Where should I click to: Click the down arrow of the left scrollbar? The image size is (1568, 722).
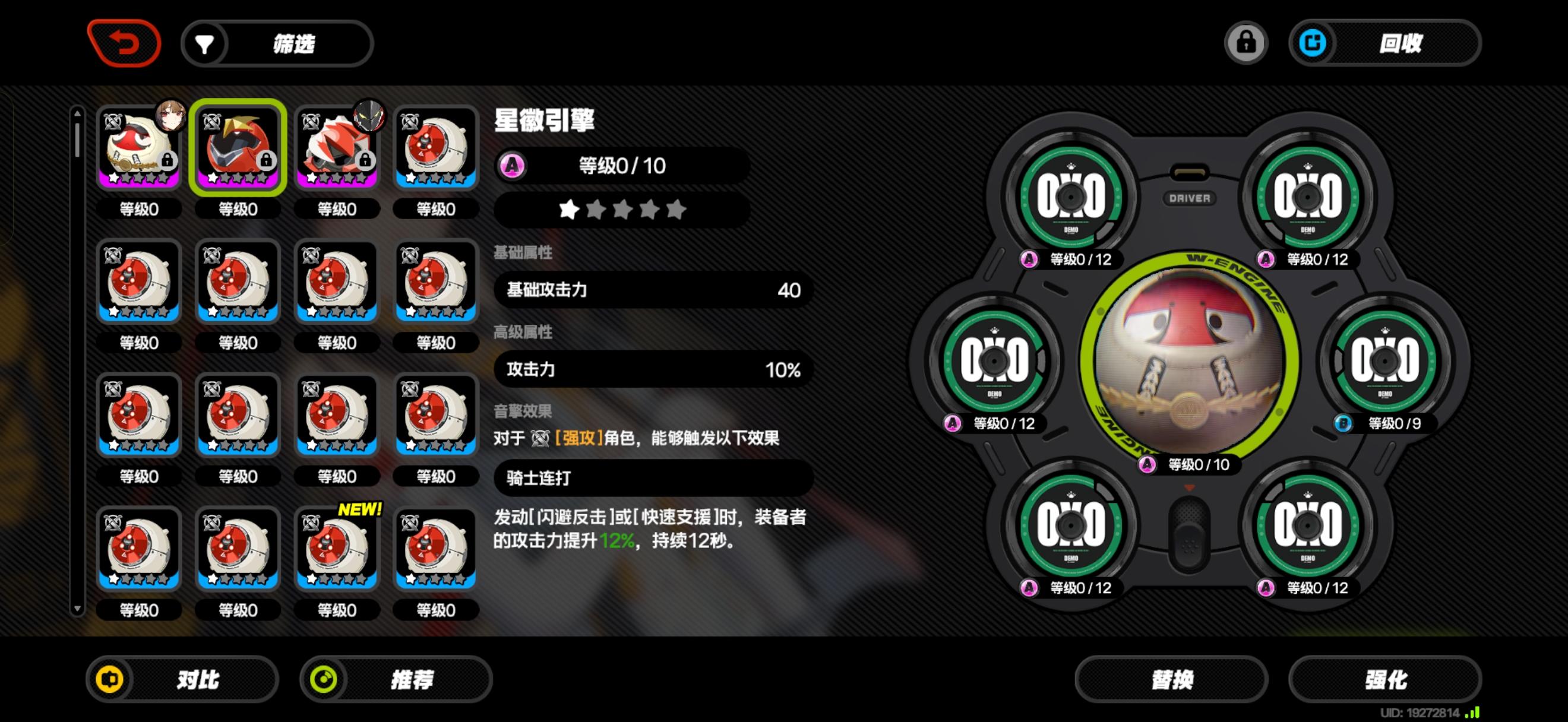coord(77,608)
